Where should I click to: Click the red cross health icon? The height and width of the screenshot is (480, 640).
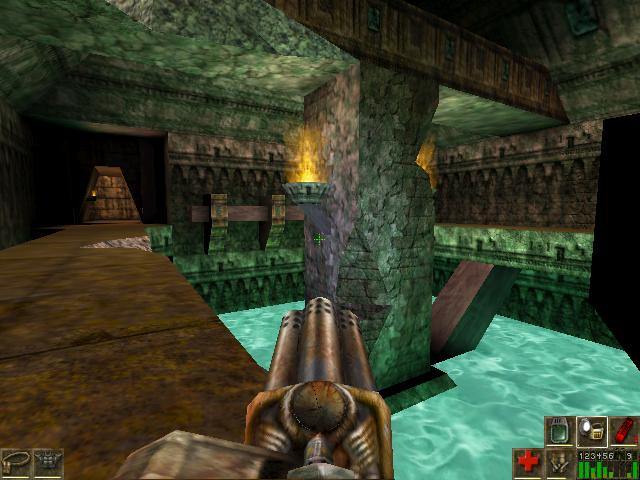[x=528, y=463]
